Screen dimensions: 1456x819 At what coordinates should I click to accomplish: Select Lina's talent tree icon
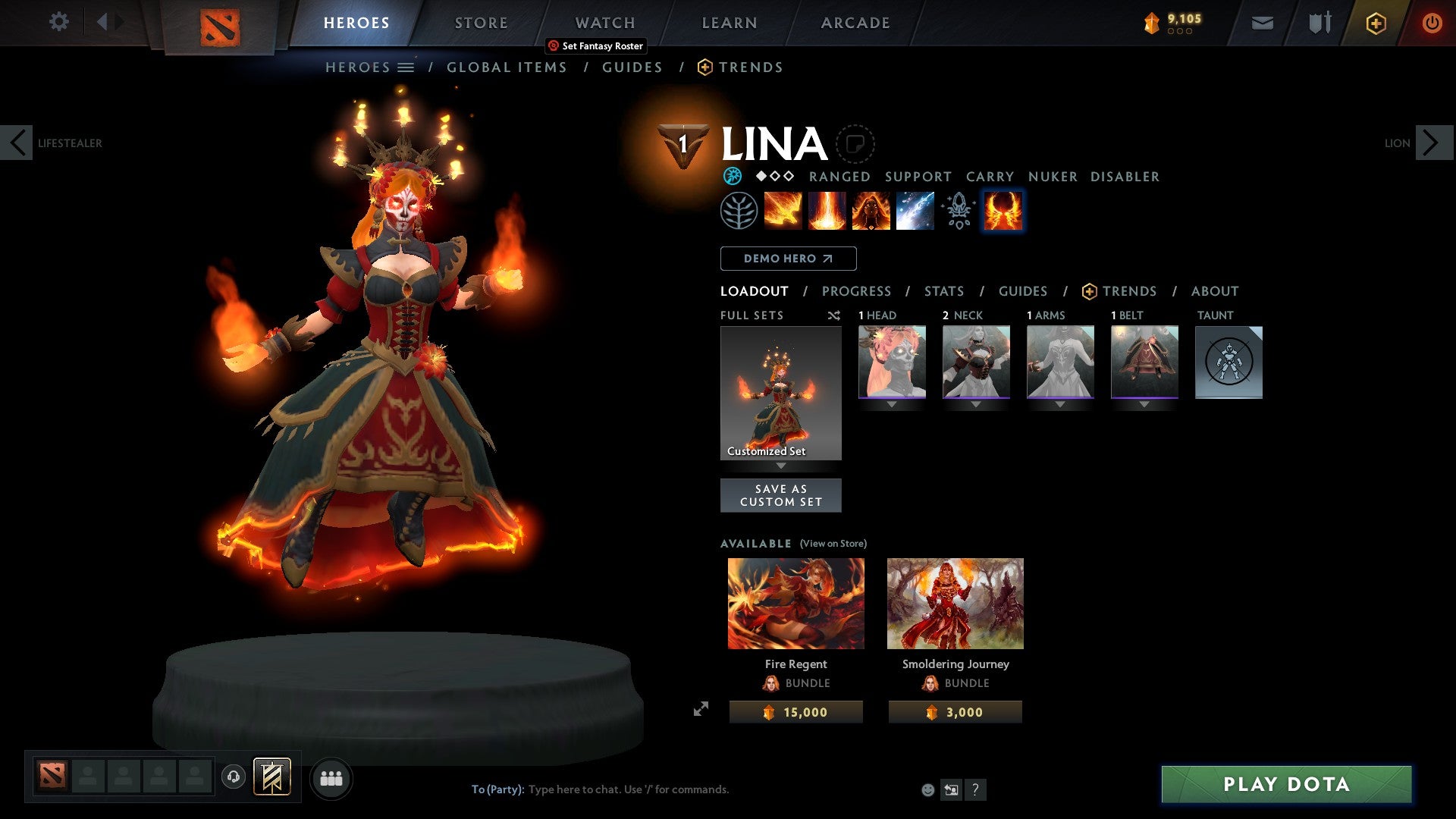tap(740, 210)
